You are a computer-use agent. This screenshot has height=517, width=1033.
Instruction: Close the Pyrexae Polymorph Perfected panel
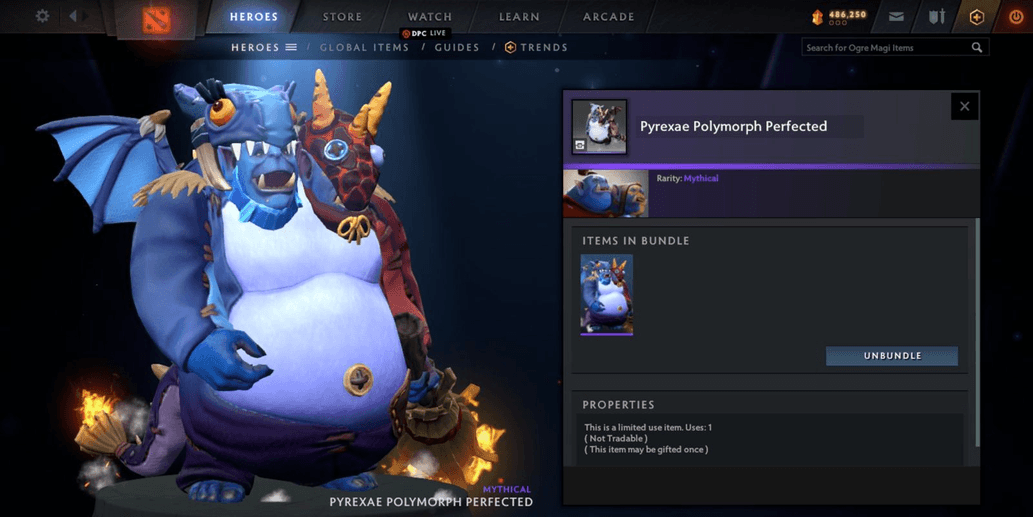(x=964, y=106)
